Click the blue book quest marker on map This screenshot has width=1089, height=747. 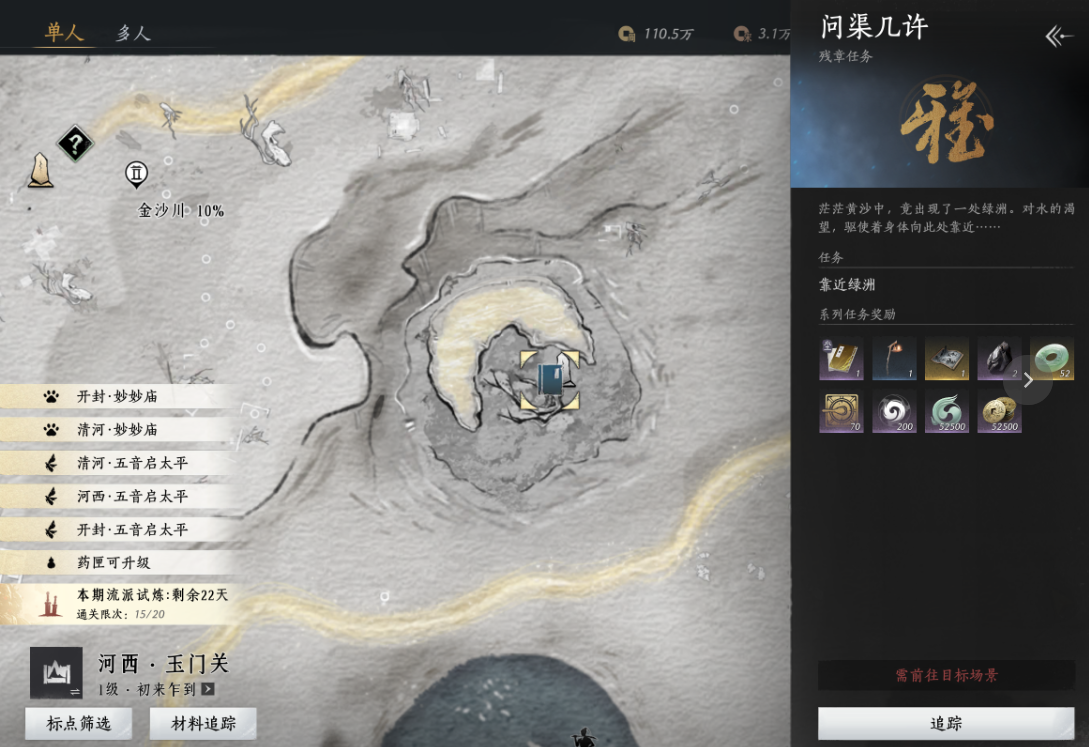549,380
